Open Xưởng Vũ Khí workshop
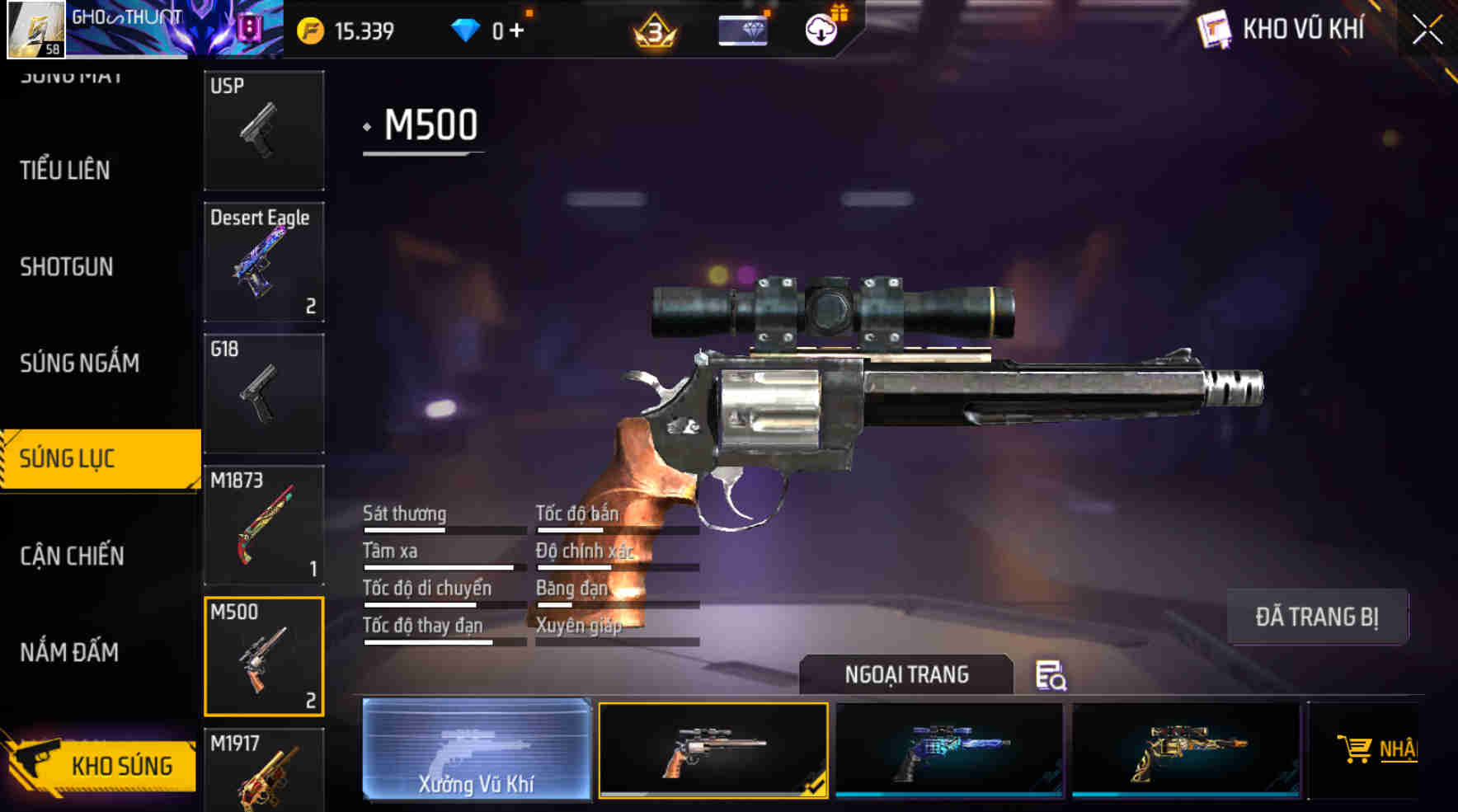 477,752
